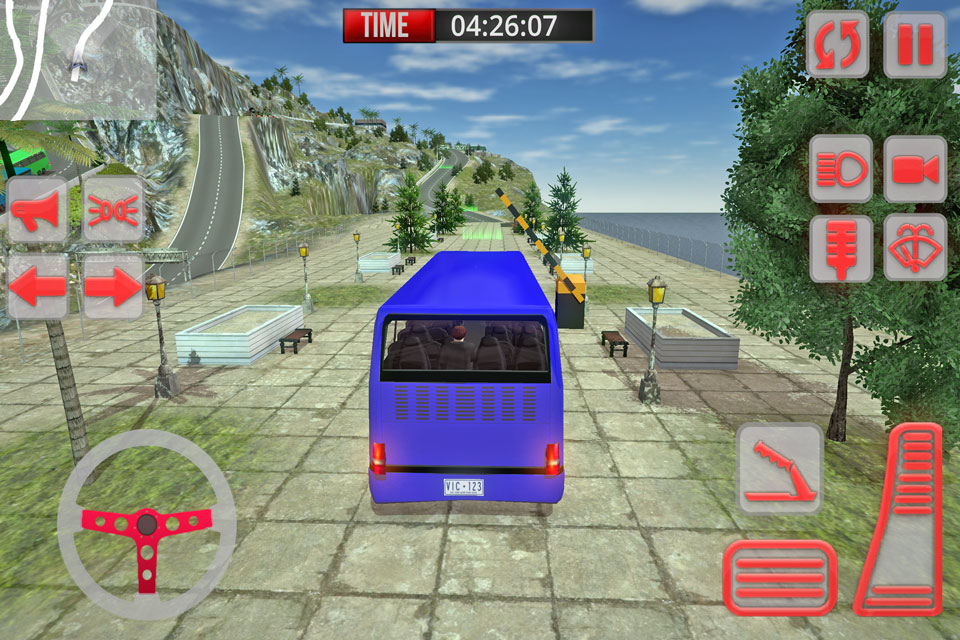Screen dimensions: 960x640
Task: Pause the game
Action: [915, 45]
